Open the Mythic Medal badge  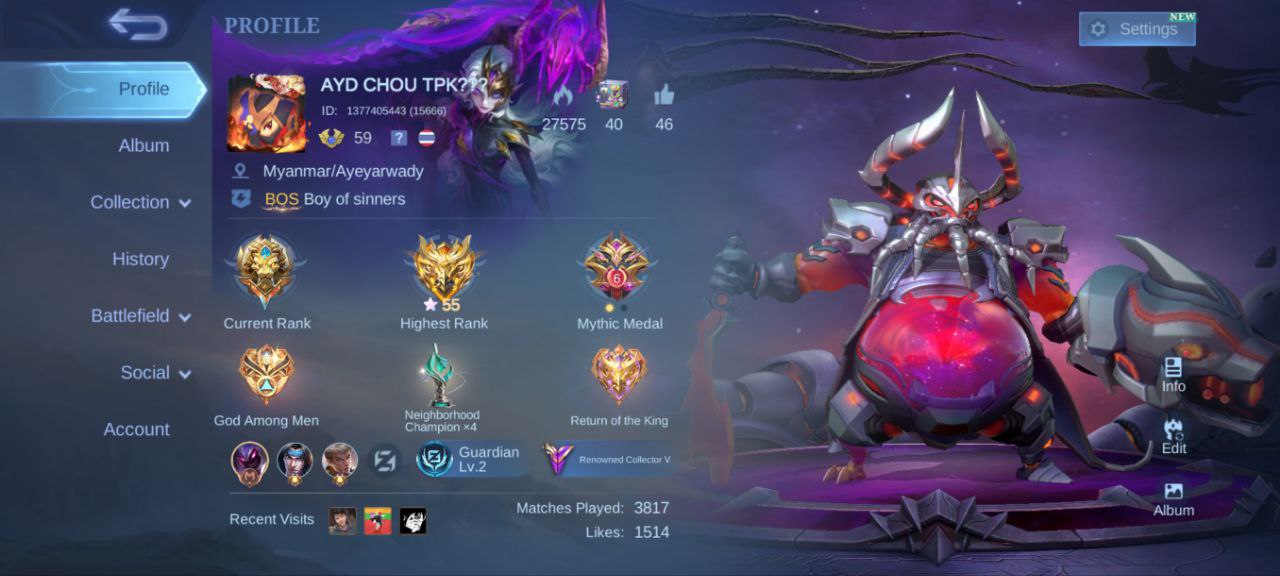(619, 268)
